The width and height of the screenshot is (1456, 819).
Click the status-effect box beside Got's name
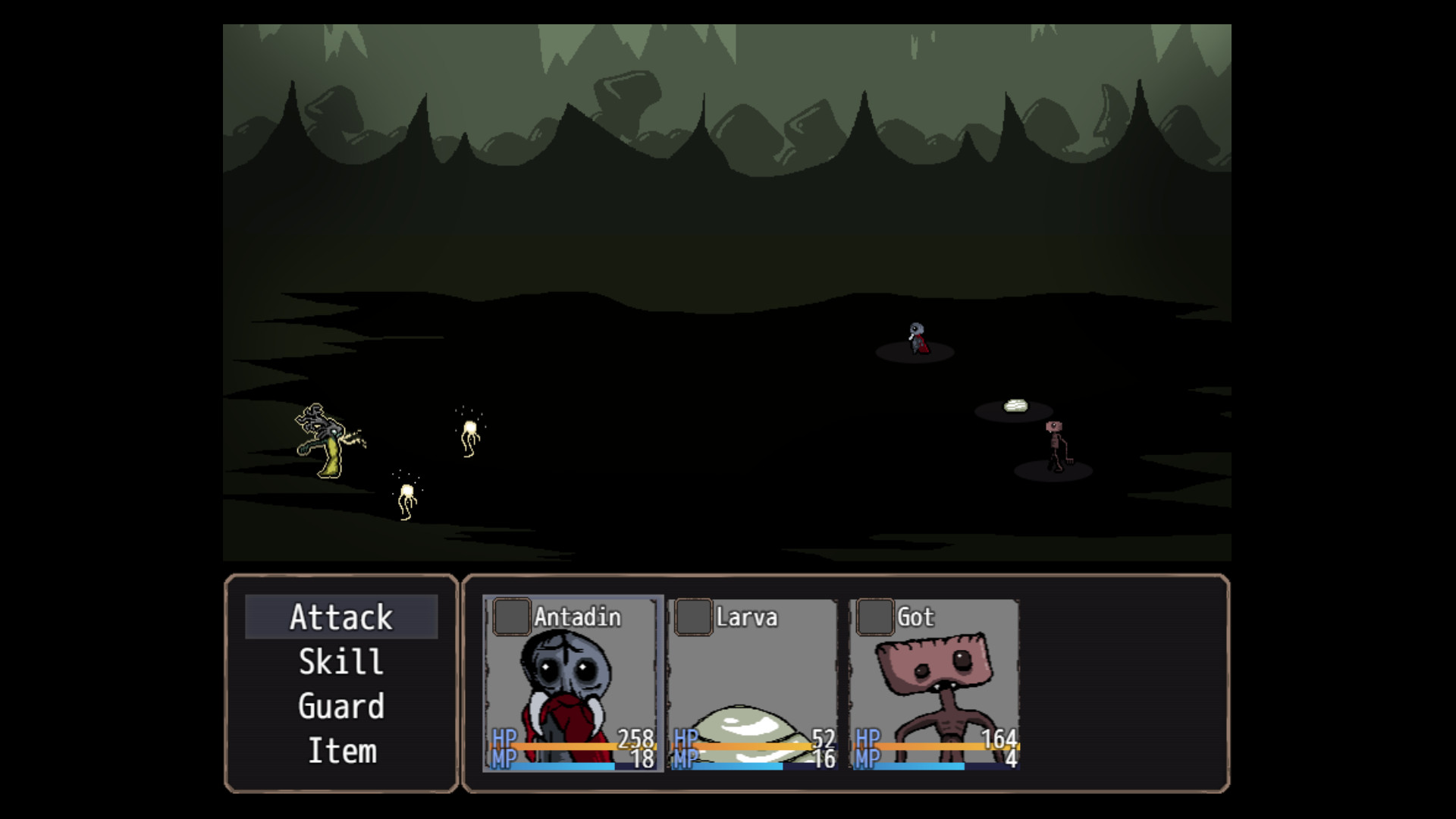(x=875, y=617)
